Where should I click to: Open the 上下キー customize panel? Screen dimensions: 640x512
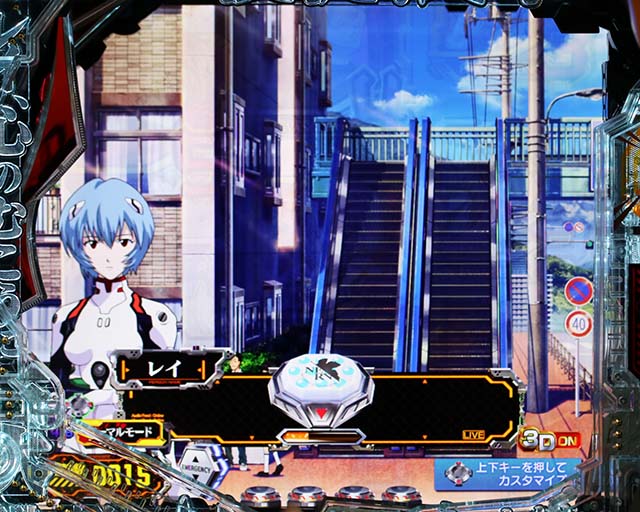[508, 475]
